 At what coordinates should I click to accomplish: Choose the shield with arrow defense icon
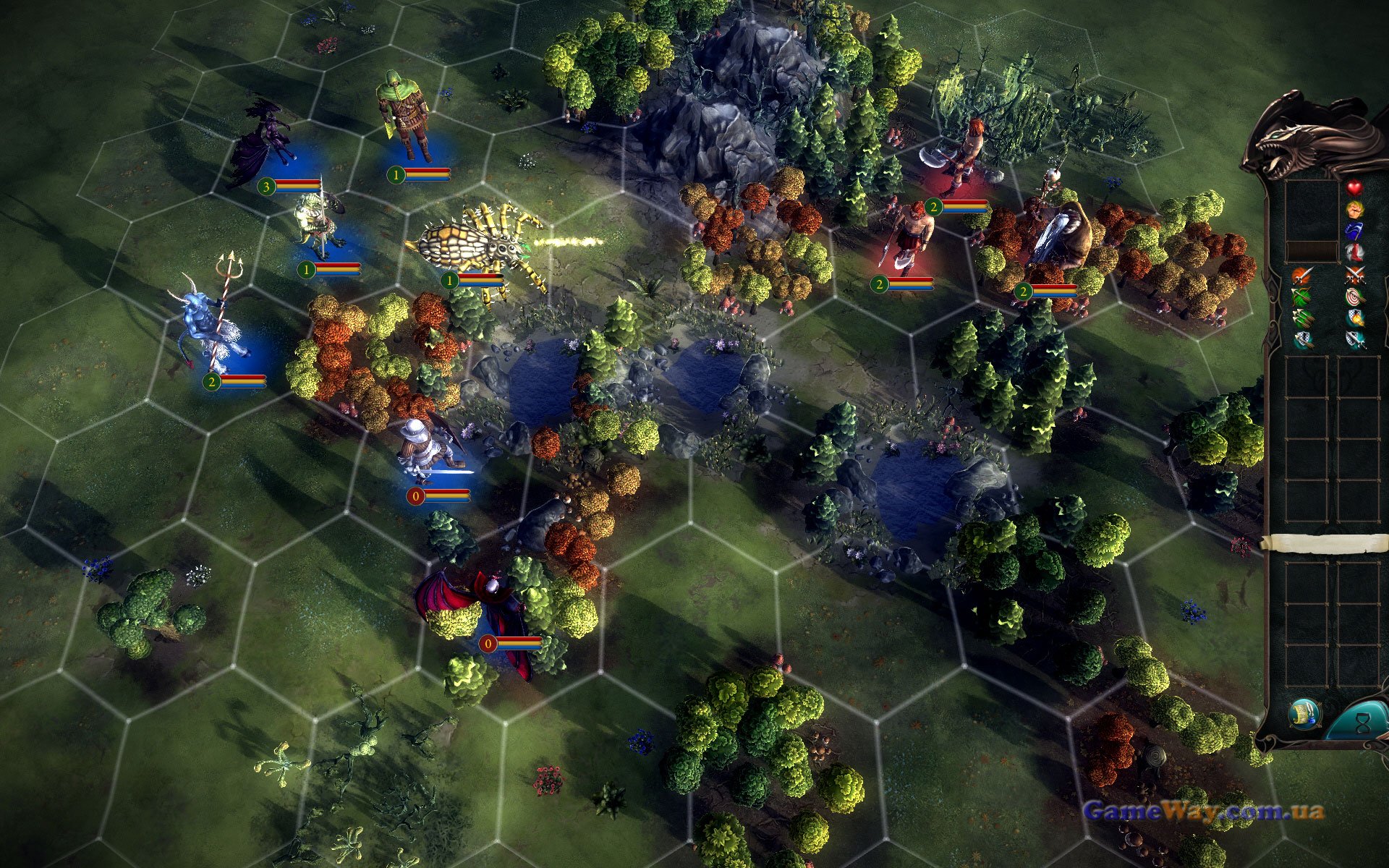pos(1302,339)
